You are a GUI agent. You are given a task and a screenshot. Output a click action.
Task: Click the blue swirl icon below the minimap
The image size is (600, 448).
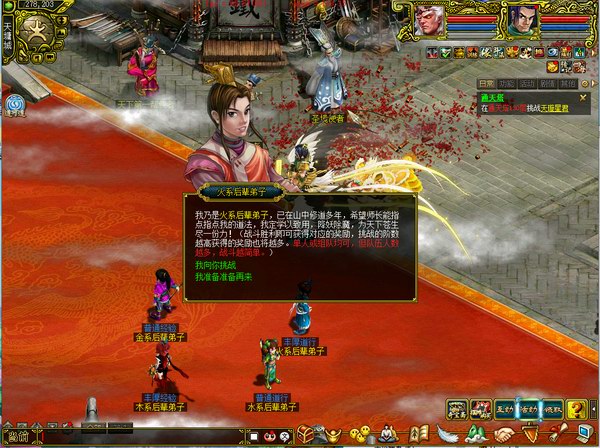coord(15,103)
